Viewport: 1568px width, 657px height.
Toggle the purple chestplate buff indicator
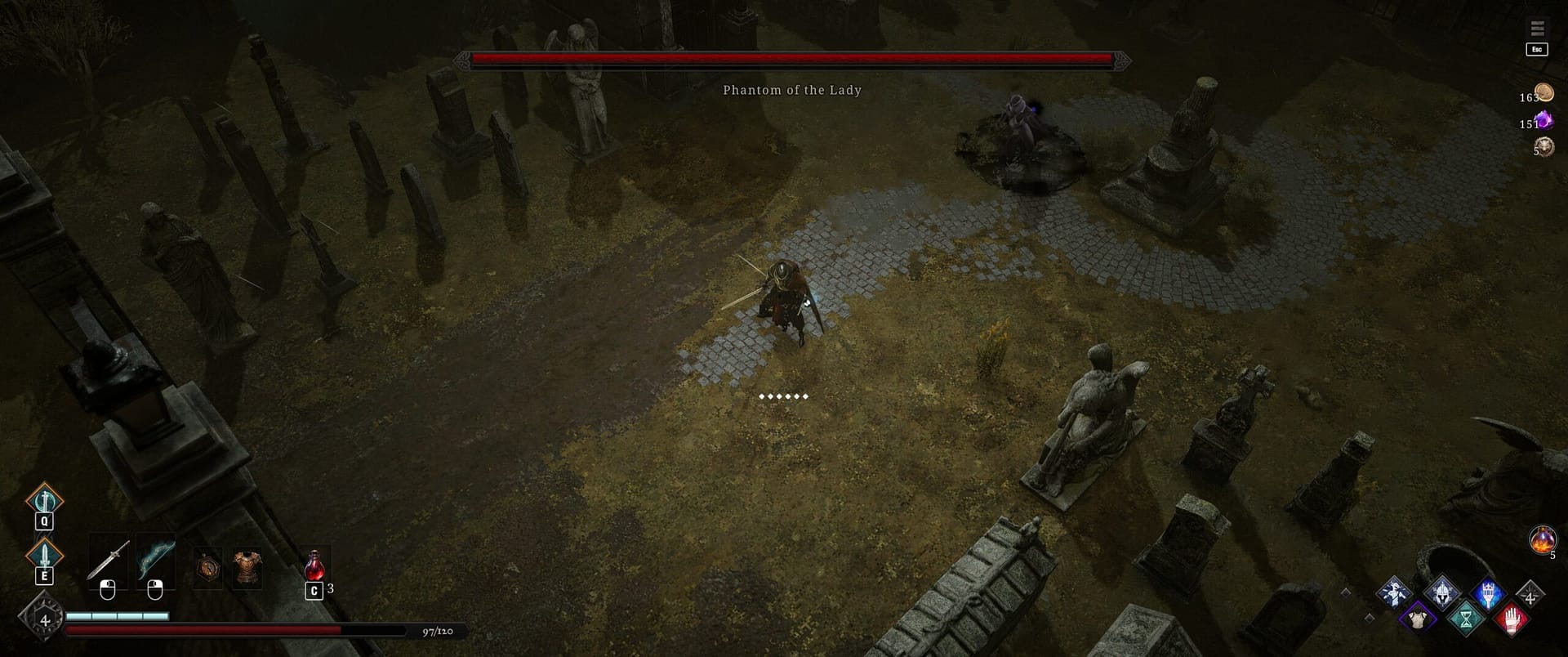click(1418, 619)
